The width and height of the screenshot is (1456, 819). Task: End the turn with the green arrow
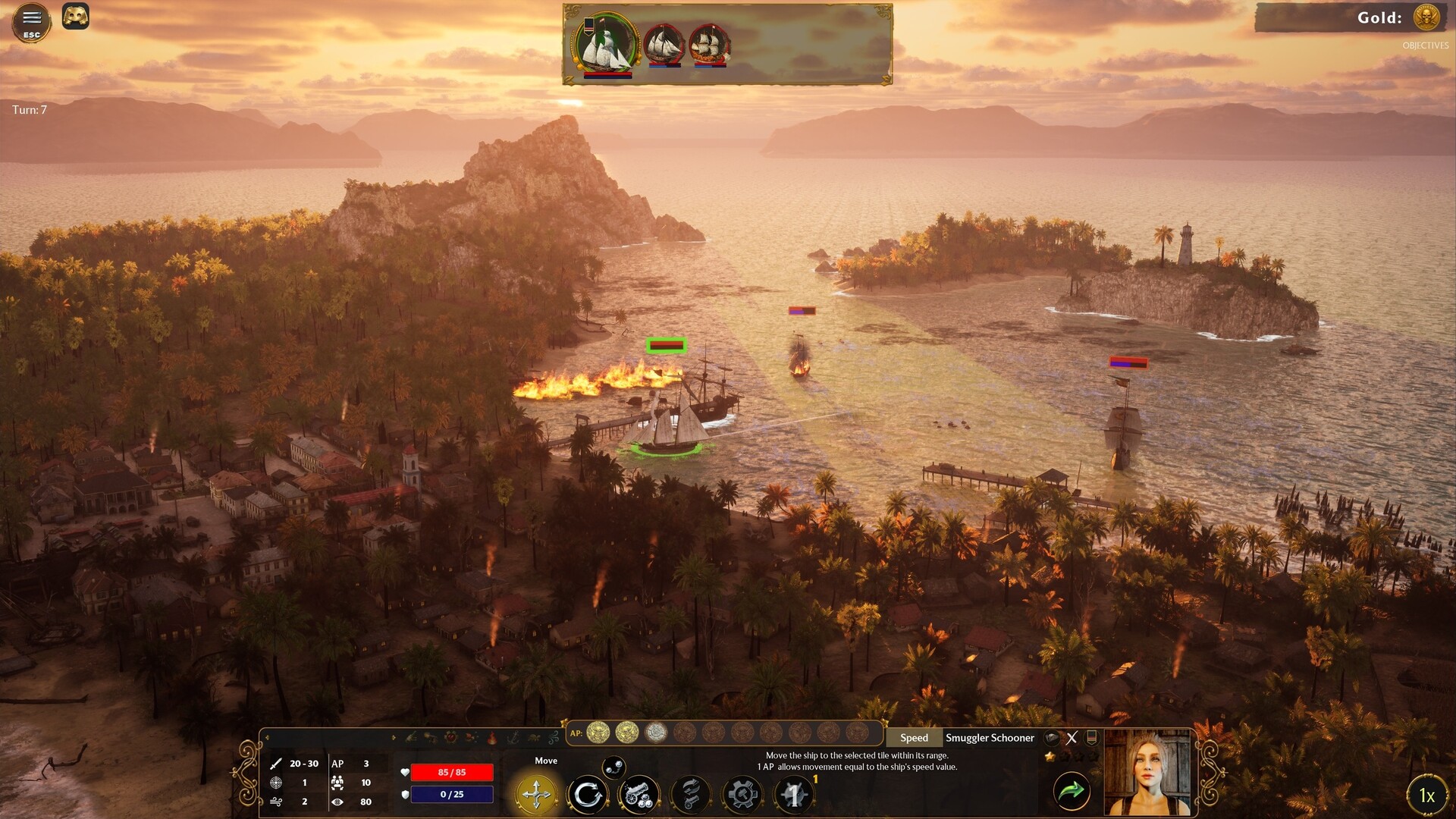tap(1072, 792)
